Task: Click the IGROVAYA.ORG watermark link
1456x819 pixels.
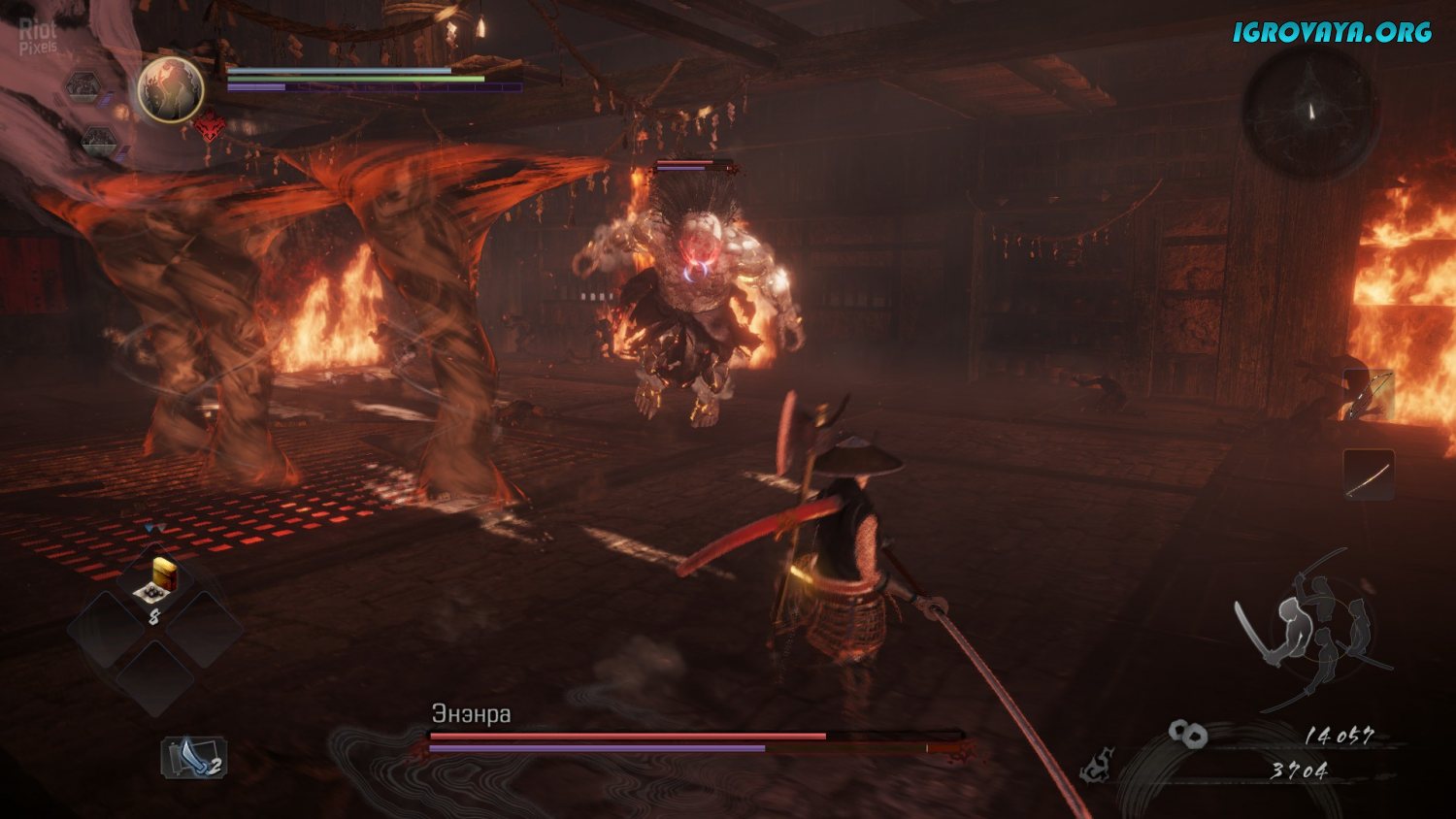Action: [x=1332, y=32]
